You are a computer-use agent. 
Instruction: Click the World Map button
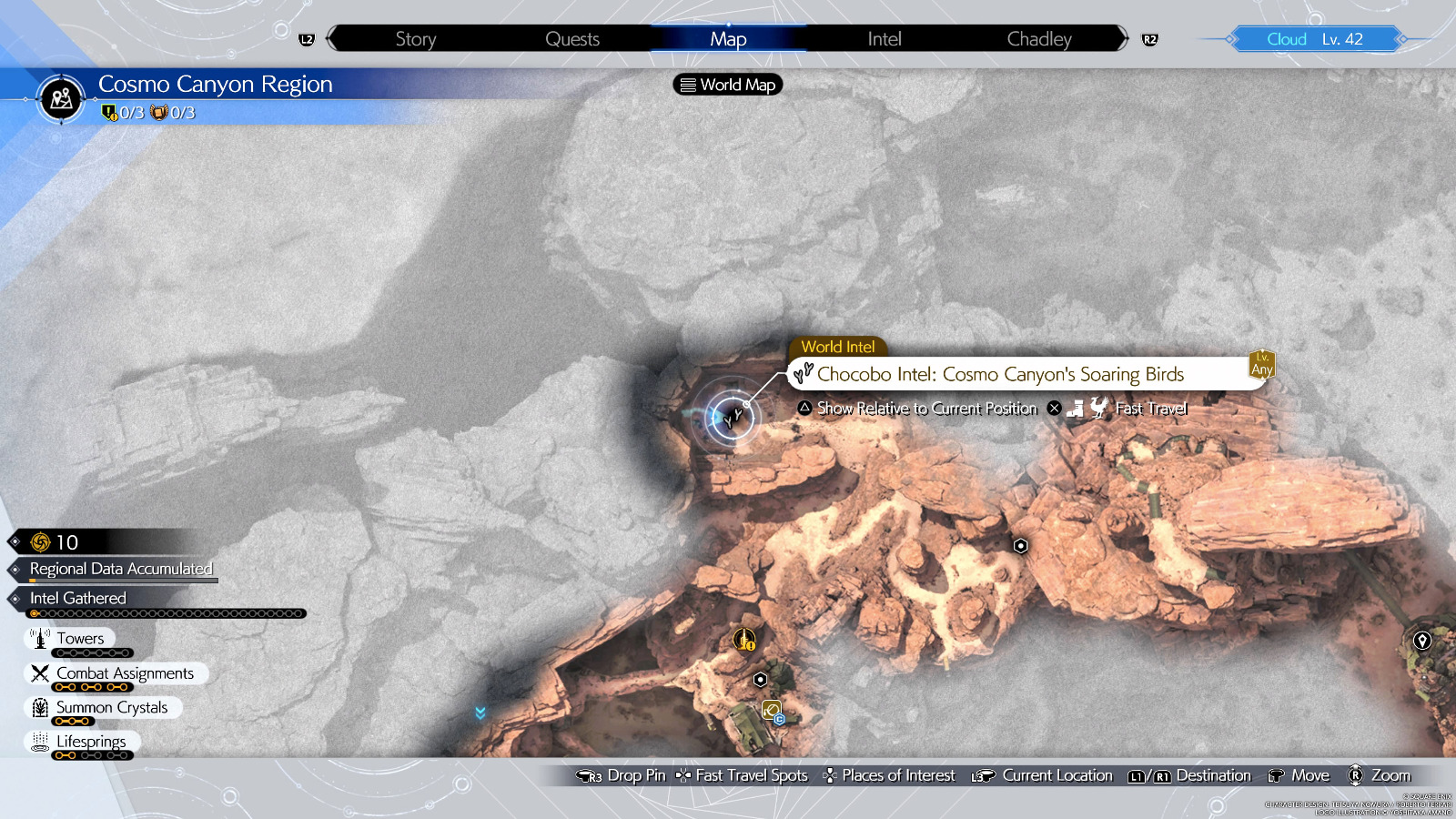[x=726, y=85]
